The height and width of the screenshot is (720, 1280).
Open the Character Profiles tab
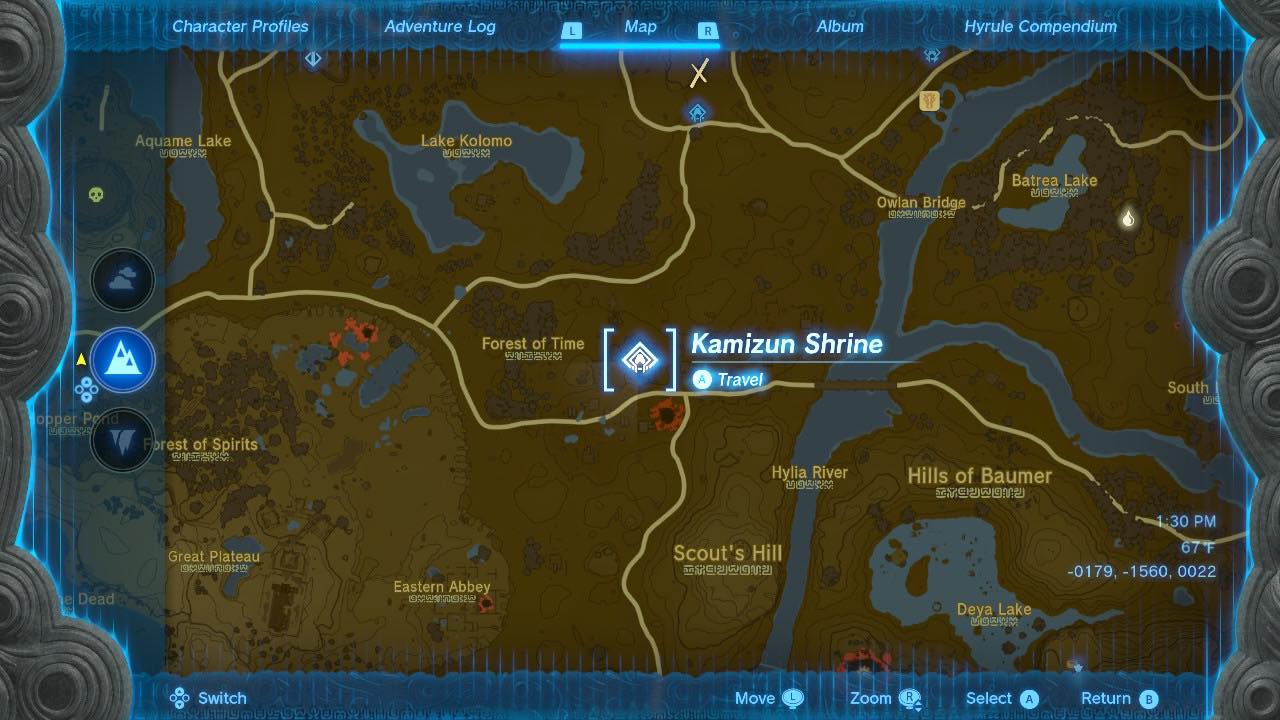[240, 27]
